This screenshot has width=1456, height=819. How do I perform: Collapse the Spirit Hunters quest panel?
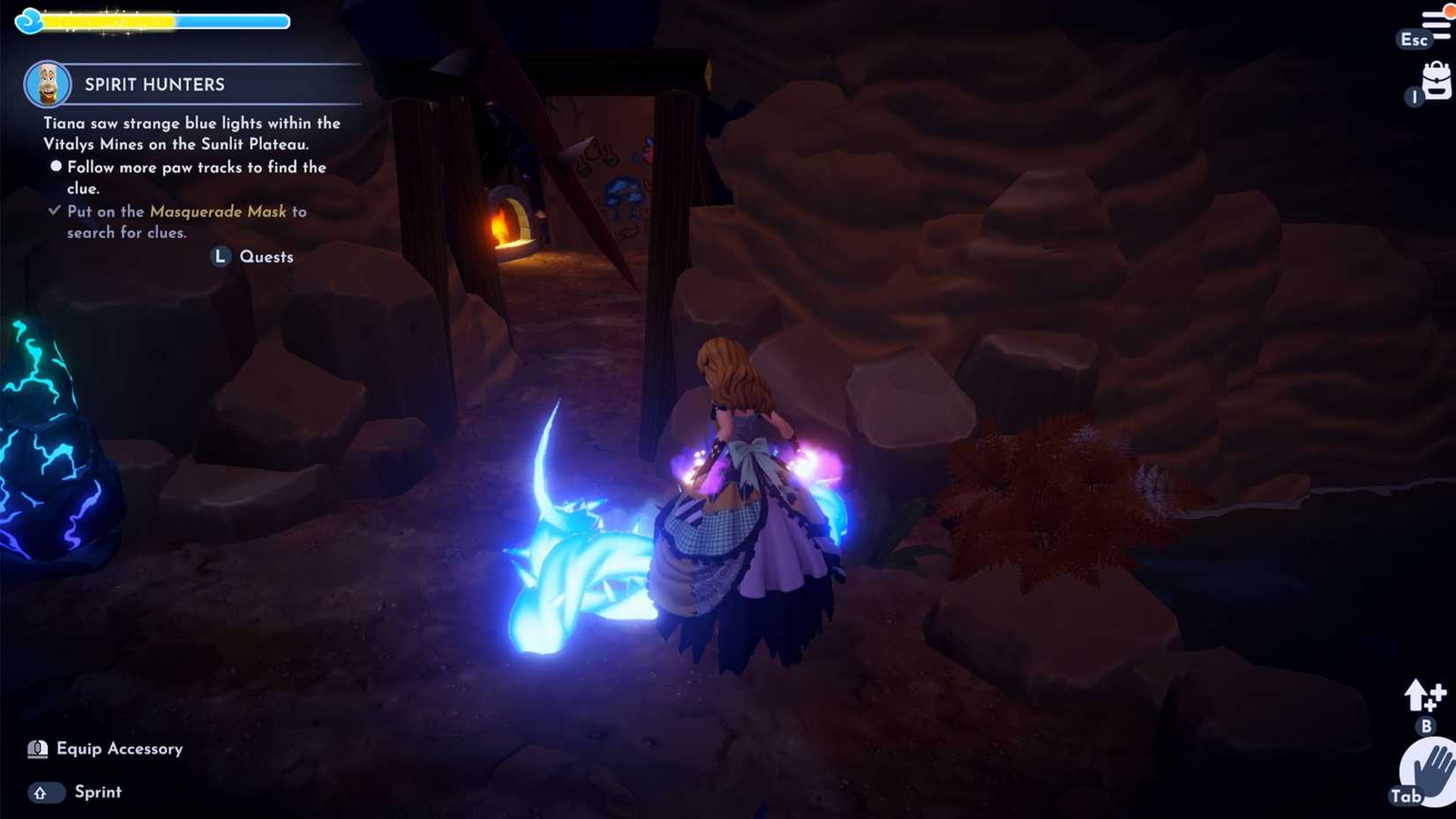click(x=154, y=84)
